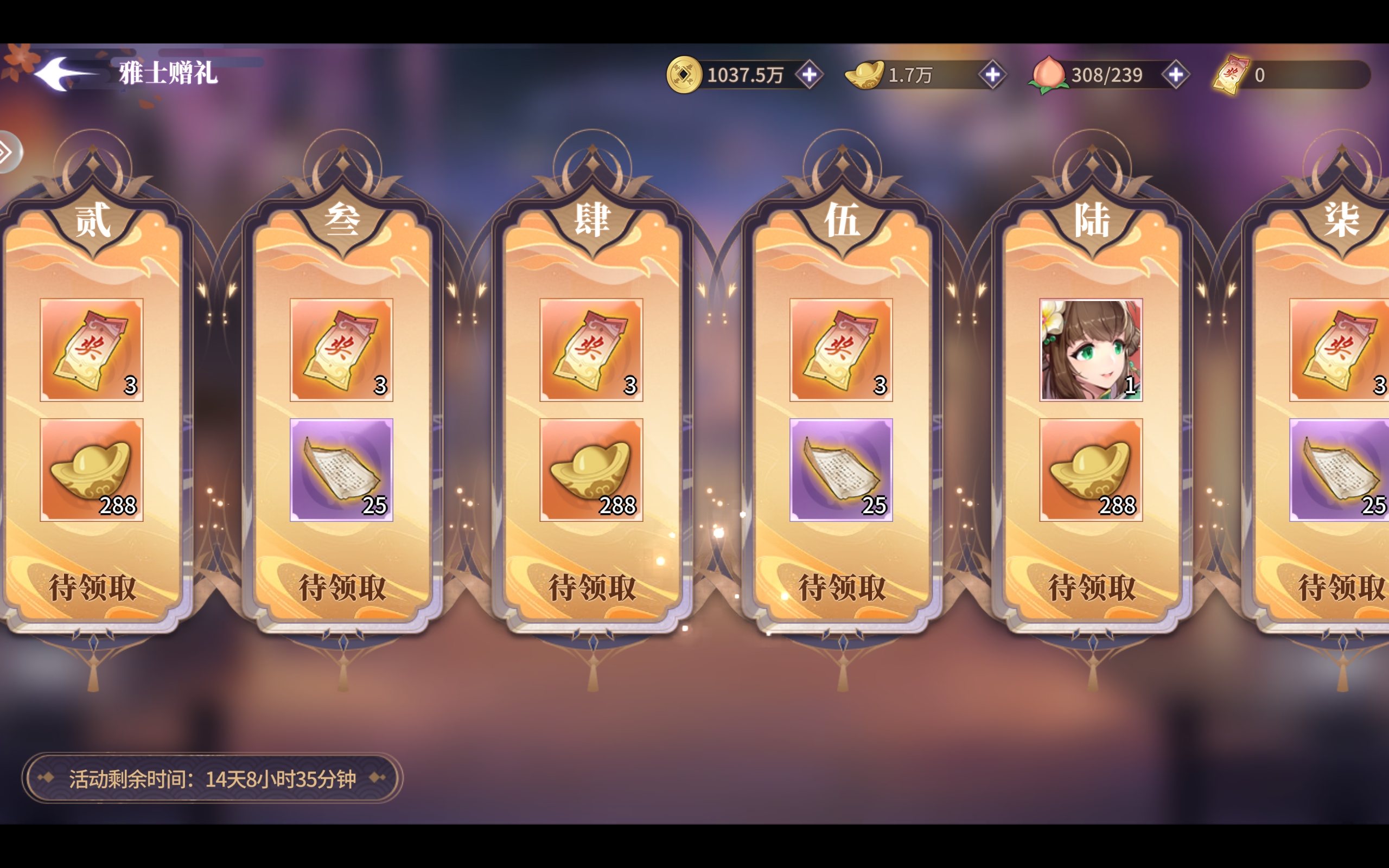The height and width of the screenshot is (868, 1389).
Task: Add more copper coins with the plus button
Action: pos(810,75)
